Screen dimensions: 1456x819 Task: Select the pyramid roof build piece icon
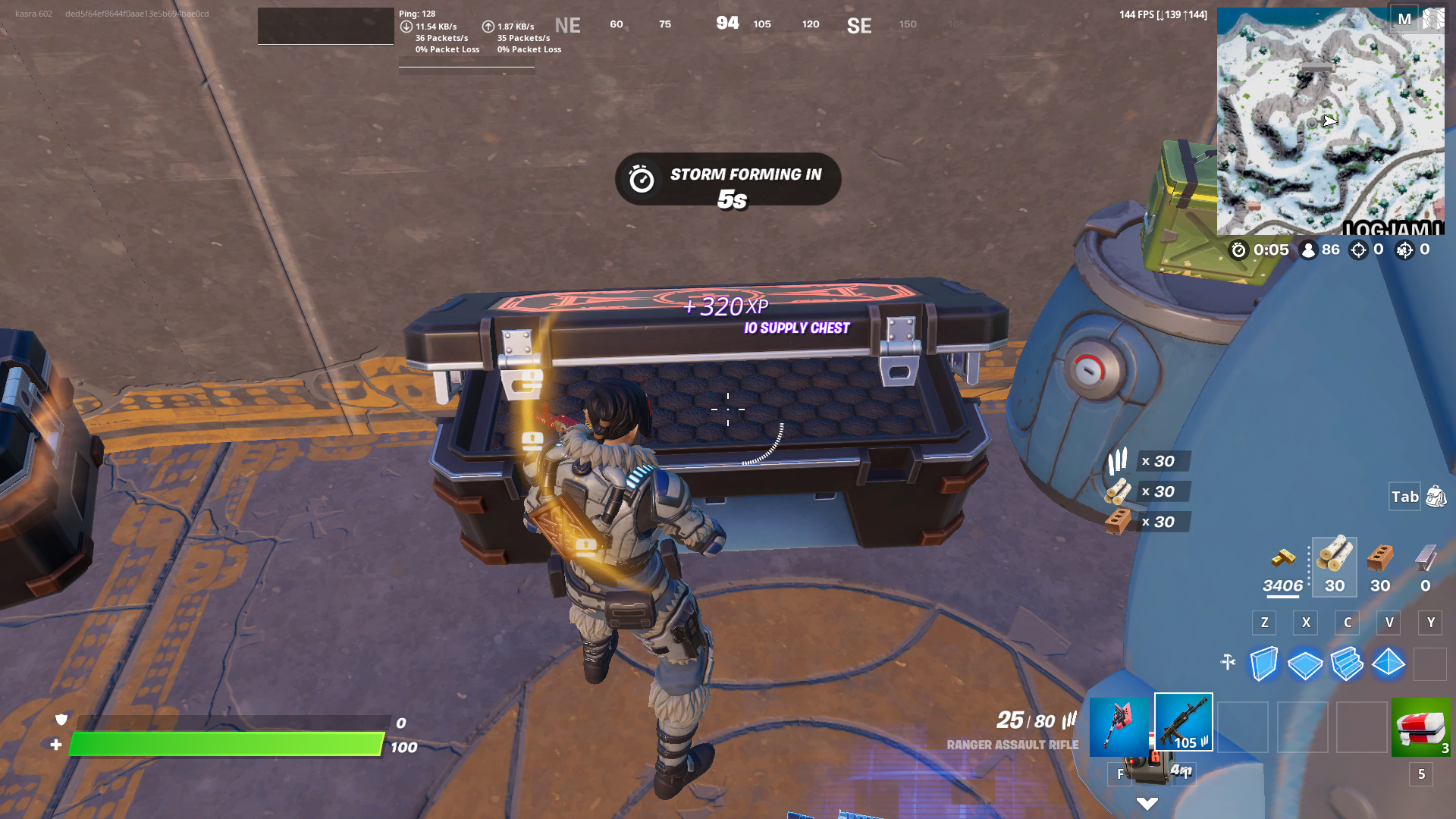coord(1389,664)
